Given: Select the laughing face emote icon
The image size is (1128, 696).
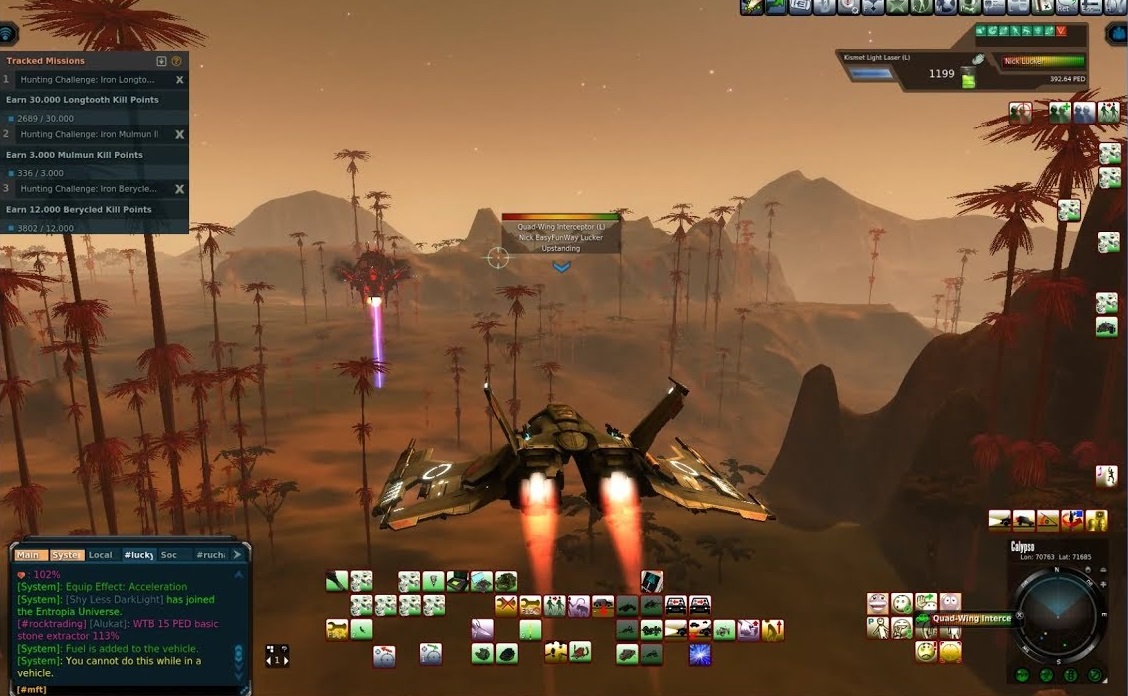Looking at the screenshot, I should coord(878,603).
